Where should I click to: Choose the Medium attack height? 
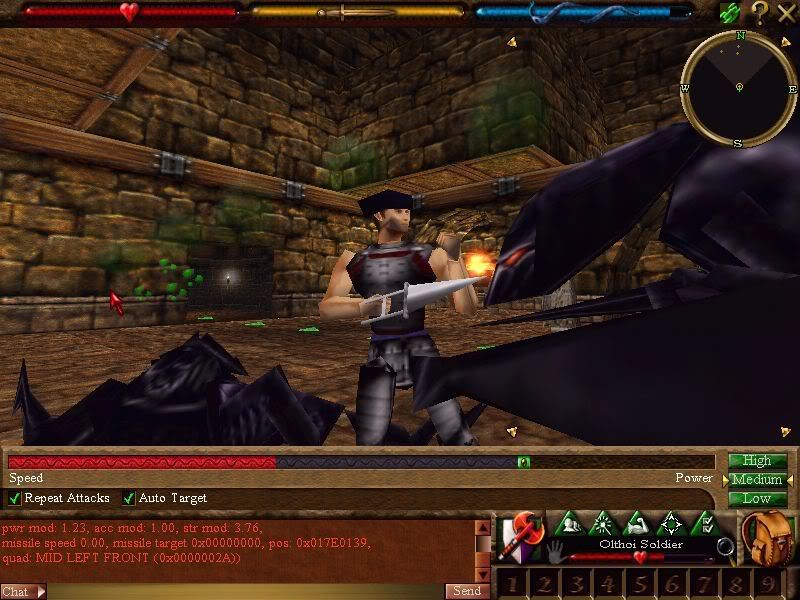(x=757, y=480)
